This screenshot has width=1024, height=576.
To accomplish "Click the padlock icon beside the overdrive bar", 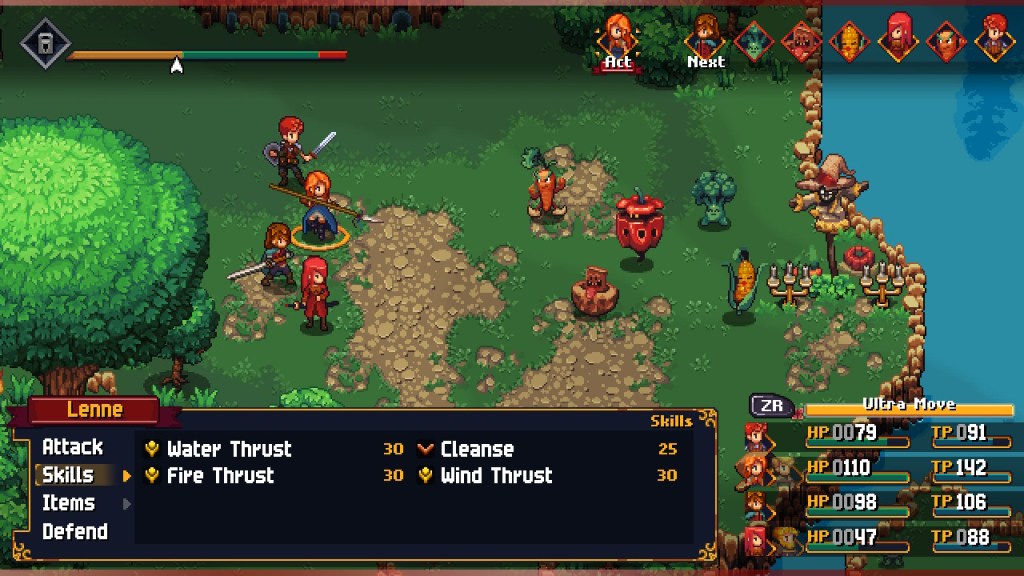I will click(x=46, y=43).
